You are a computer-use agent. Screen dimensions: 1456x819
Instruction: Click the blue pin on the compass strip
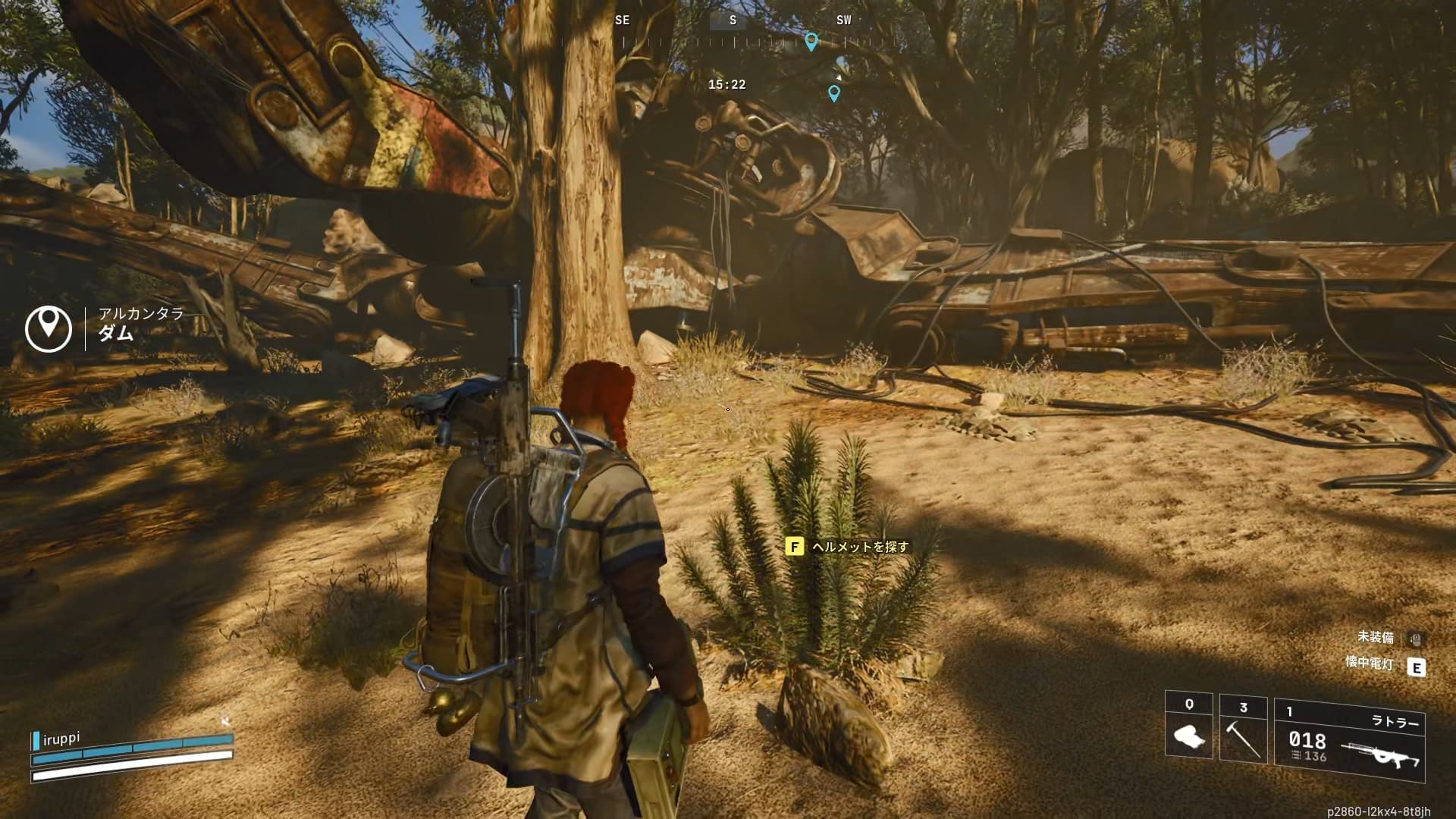point(811,41)
